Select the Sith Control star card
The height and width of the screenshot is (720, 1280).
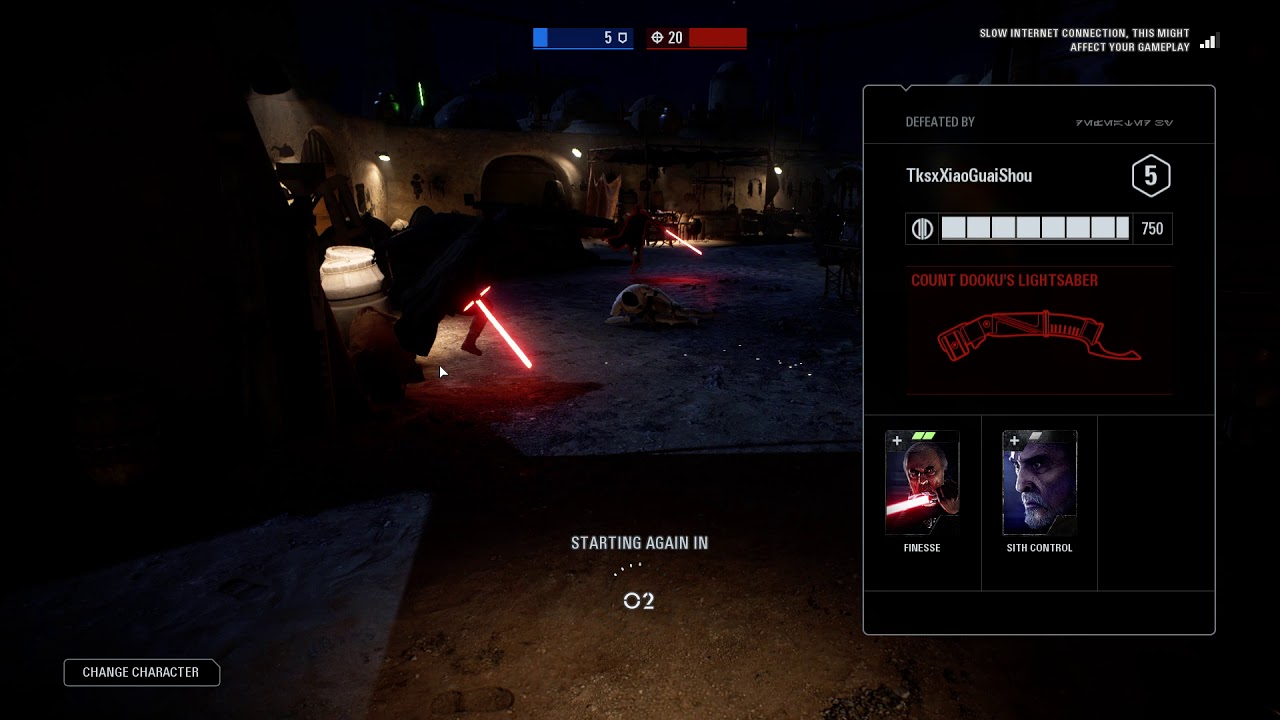pos(1039,484)
